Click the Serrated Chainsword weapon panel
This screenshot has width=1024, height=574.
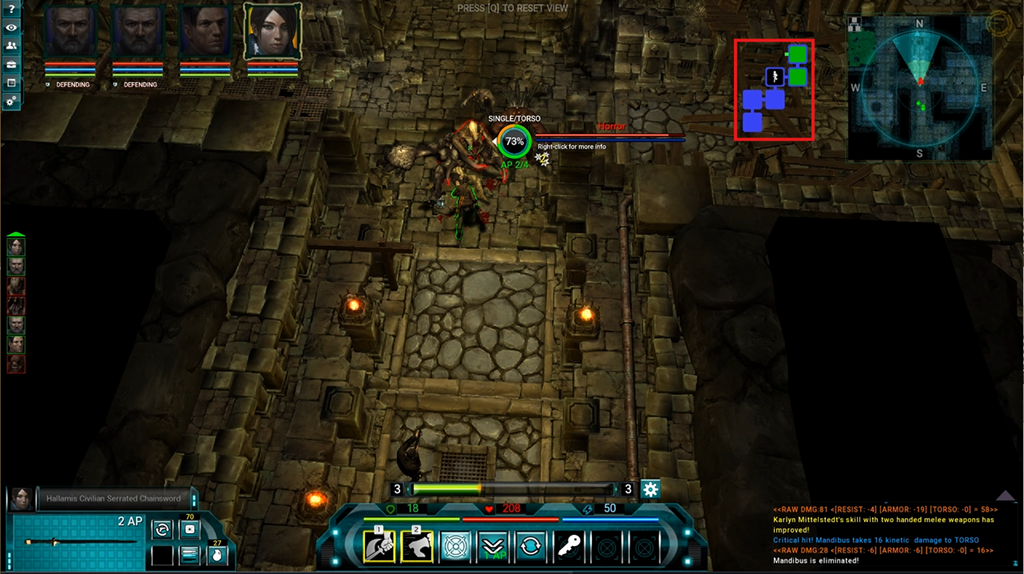(x=75, y=541)
